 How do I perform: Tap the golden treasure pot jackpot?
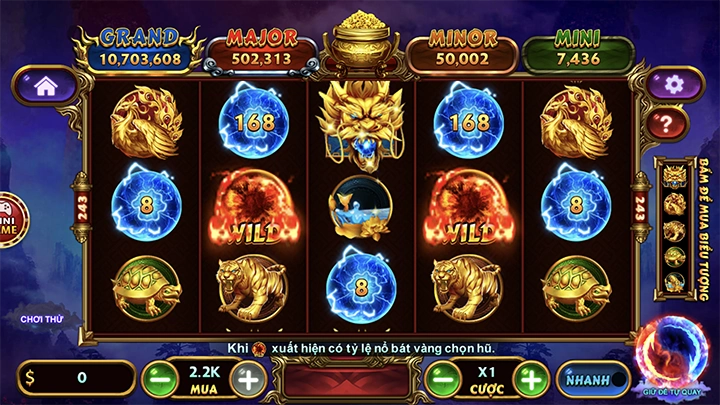tap(362, 42)
